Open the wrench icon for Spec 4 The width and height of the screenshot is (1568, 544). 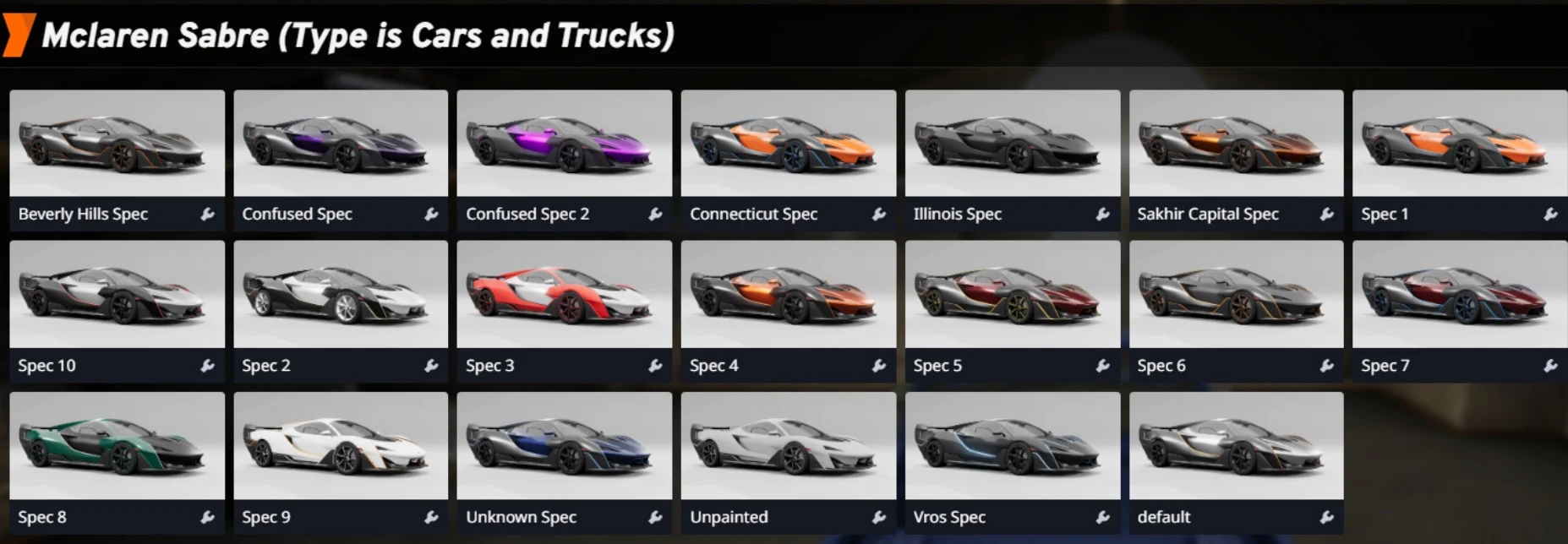pos(879,366)
